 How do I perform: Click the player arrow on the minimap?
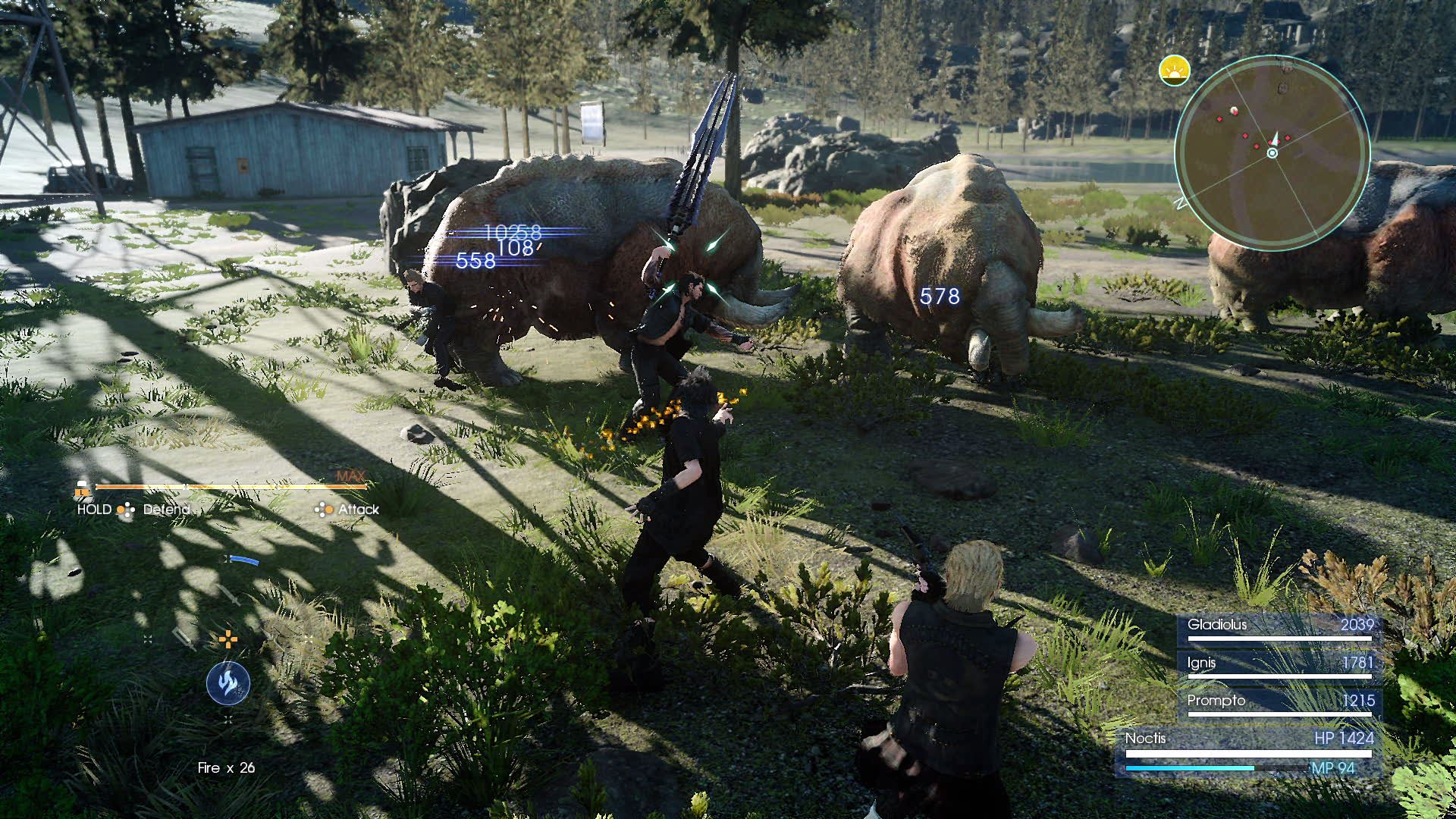point(1275,136)
